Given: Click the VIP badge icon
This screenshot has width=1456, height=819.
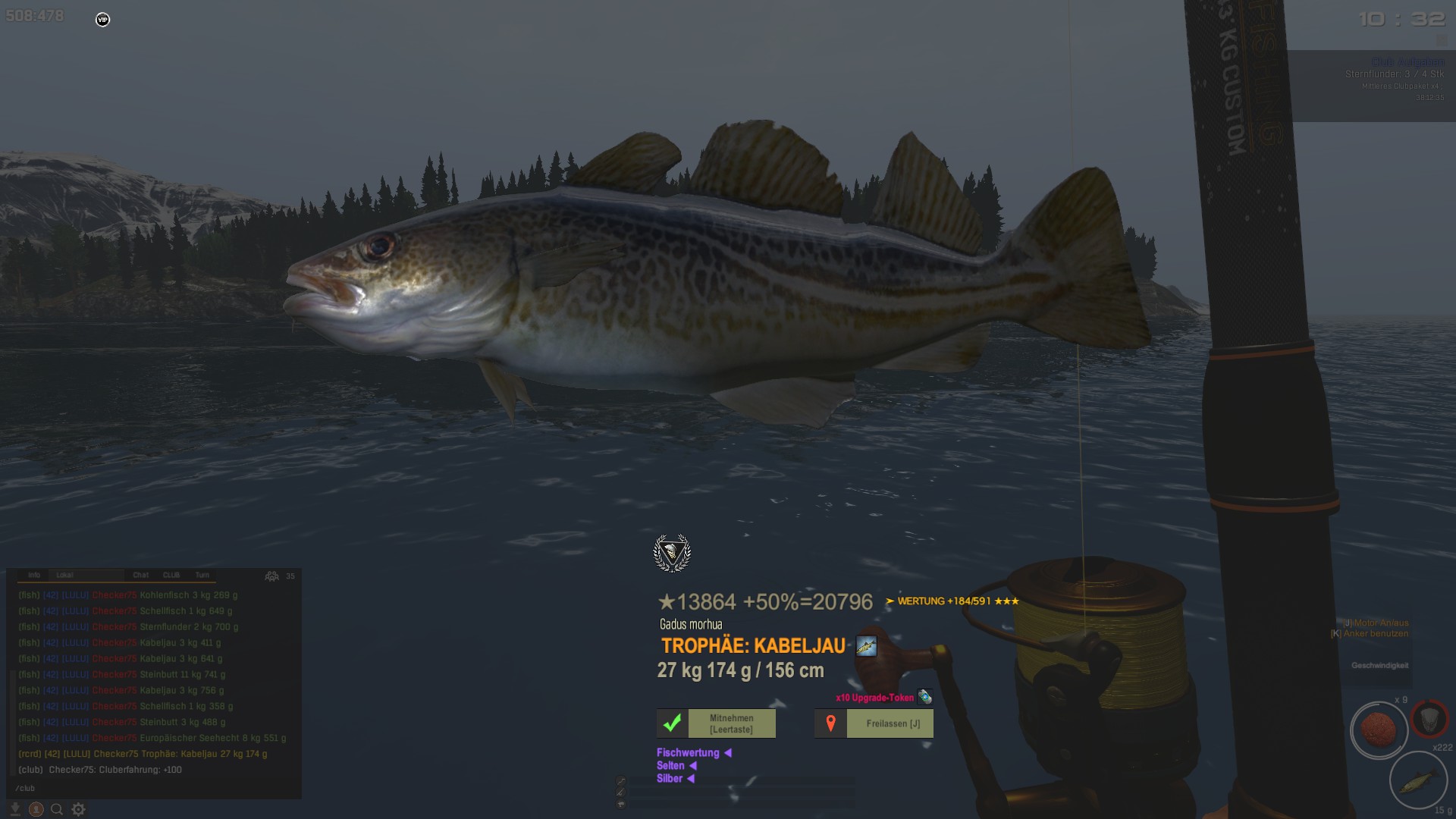Looking at the screenshot, I should point(103,20).
